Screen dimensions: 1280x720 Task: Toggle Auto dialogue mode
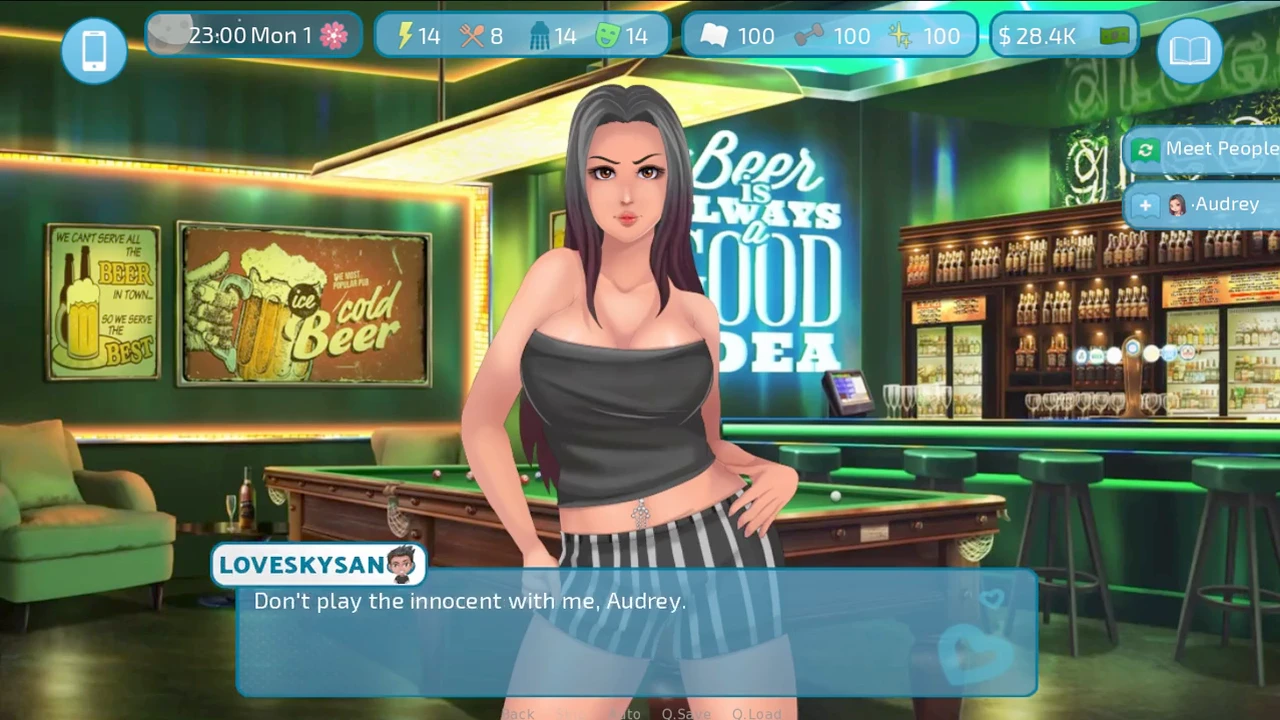pos(626,713)
